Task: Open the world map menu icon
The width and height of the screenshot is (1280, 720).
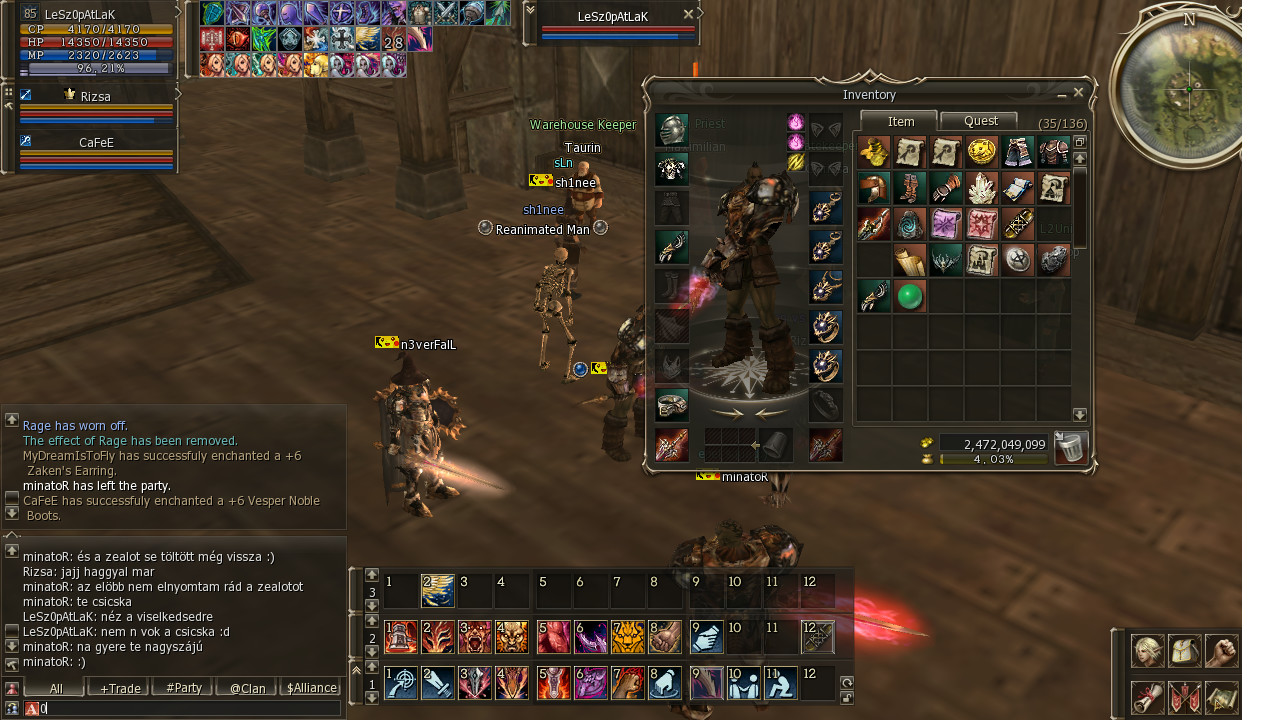Action: coord(1221,697)
